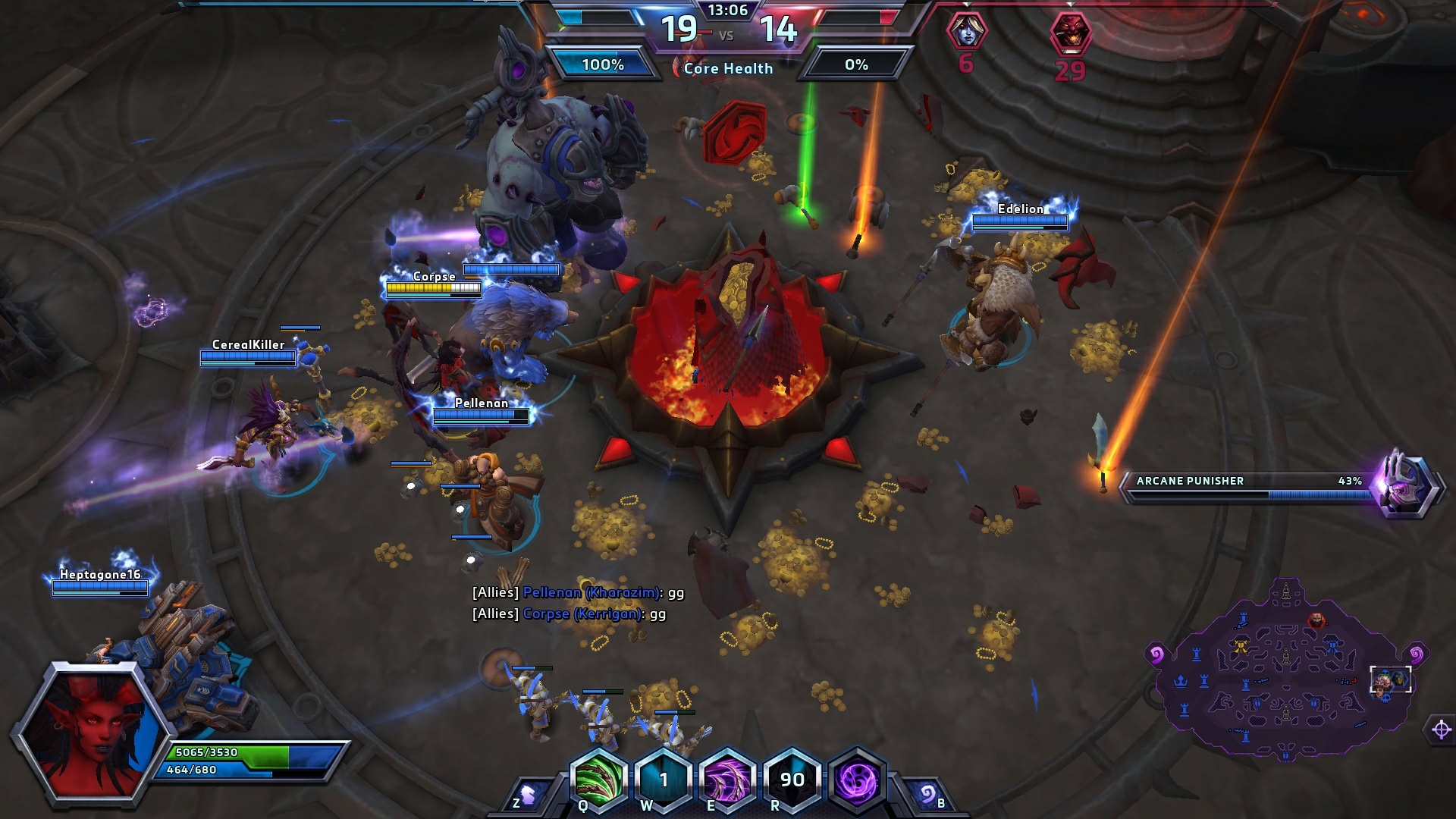This screenshot has width=1456, height=819.
Task: Select the W ability on cooldown
Action: click(664, 780)
